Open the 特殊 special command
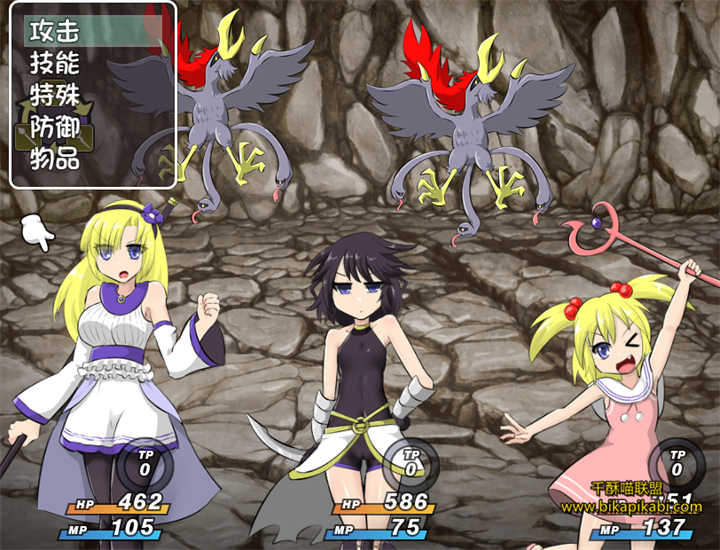Viewport: 720px width, 550px height. pyautogui.click(x=55, y=95)
